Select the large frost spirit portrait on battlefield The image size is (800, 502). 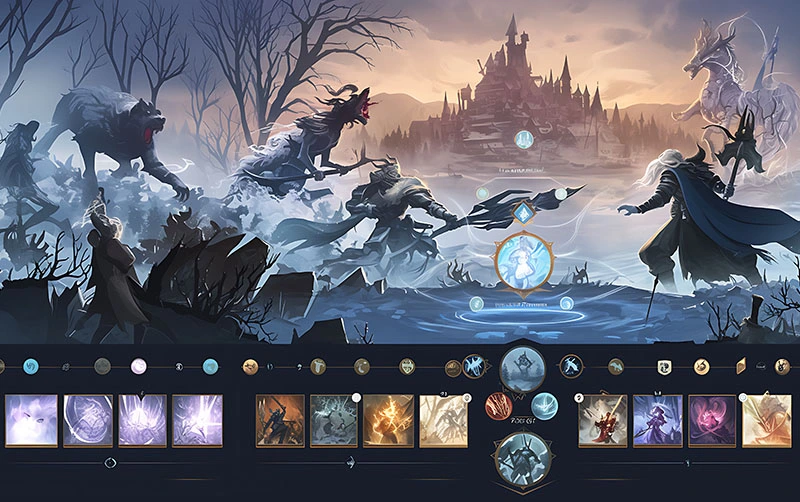(x=524, y=260)
